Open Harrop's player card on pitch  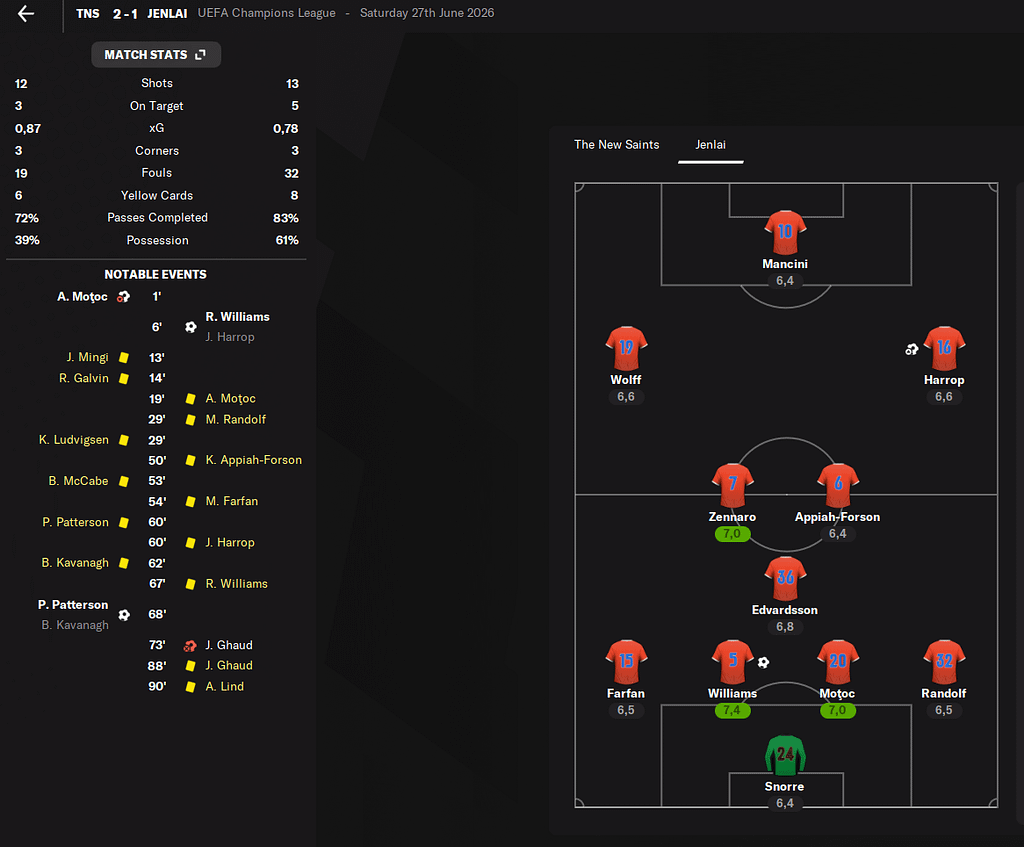943,349
